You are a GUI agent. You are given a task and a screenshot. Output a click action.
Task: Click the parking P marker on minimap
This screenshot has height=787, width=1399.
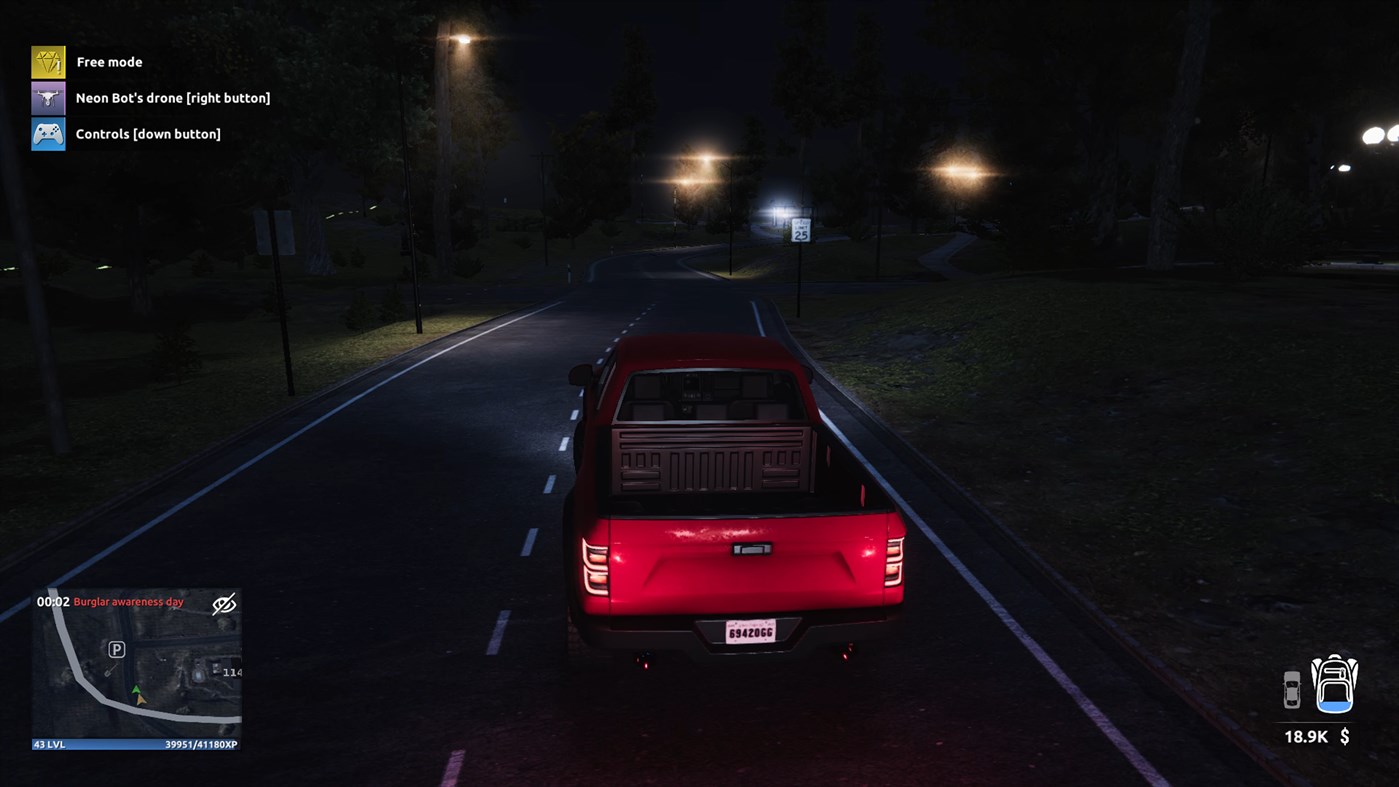coord(117,650)
